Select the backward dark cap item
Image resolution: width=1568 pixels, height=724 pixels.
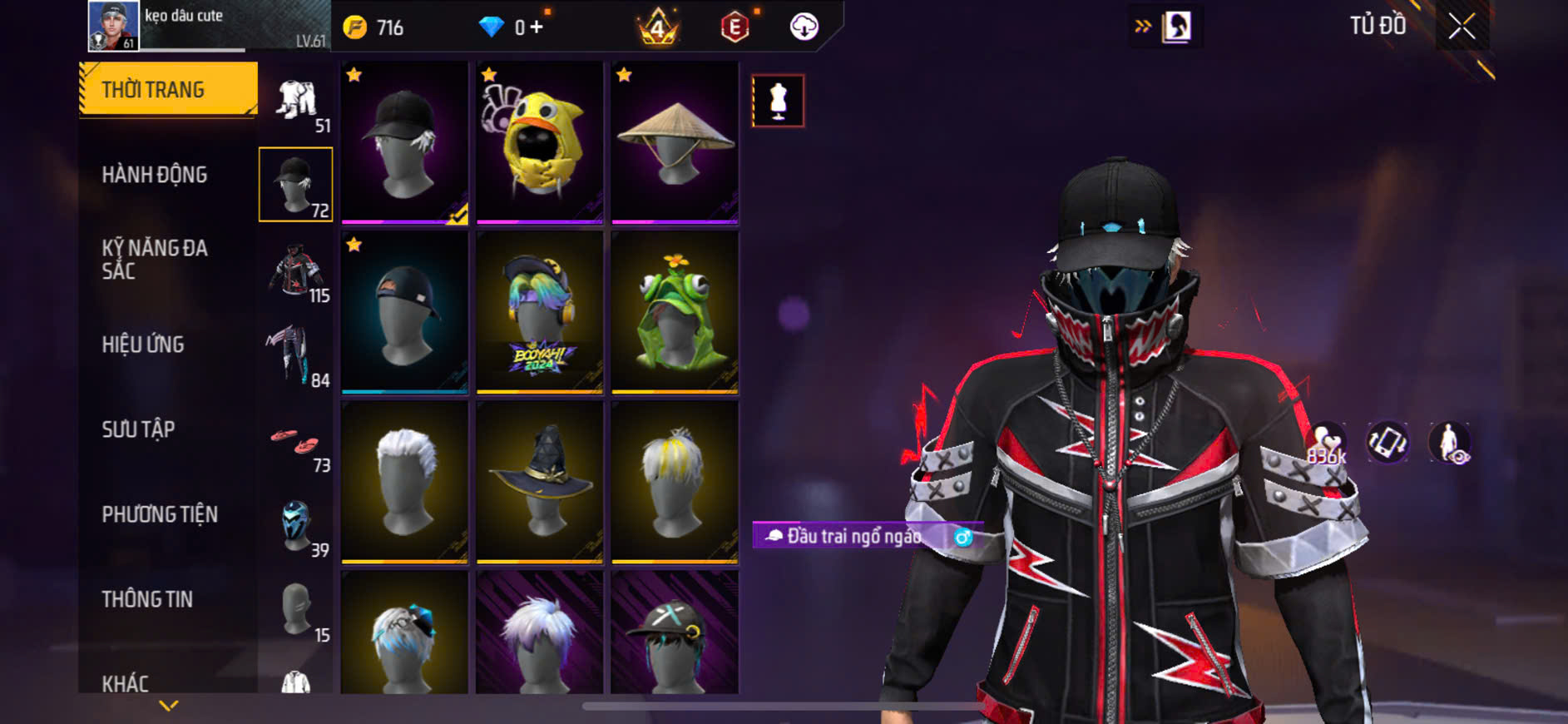(405, 312)
